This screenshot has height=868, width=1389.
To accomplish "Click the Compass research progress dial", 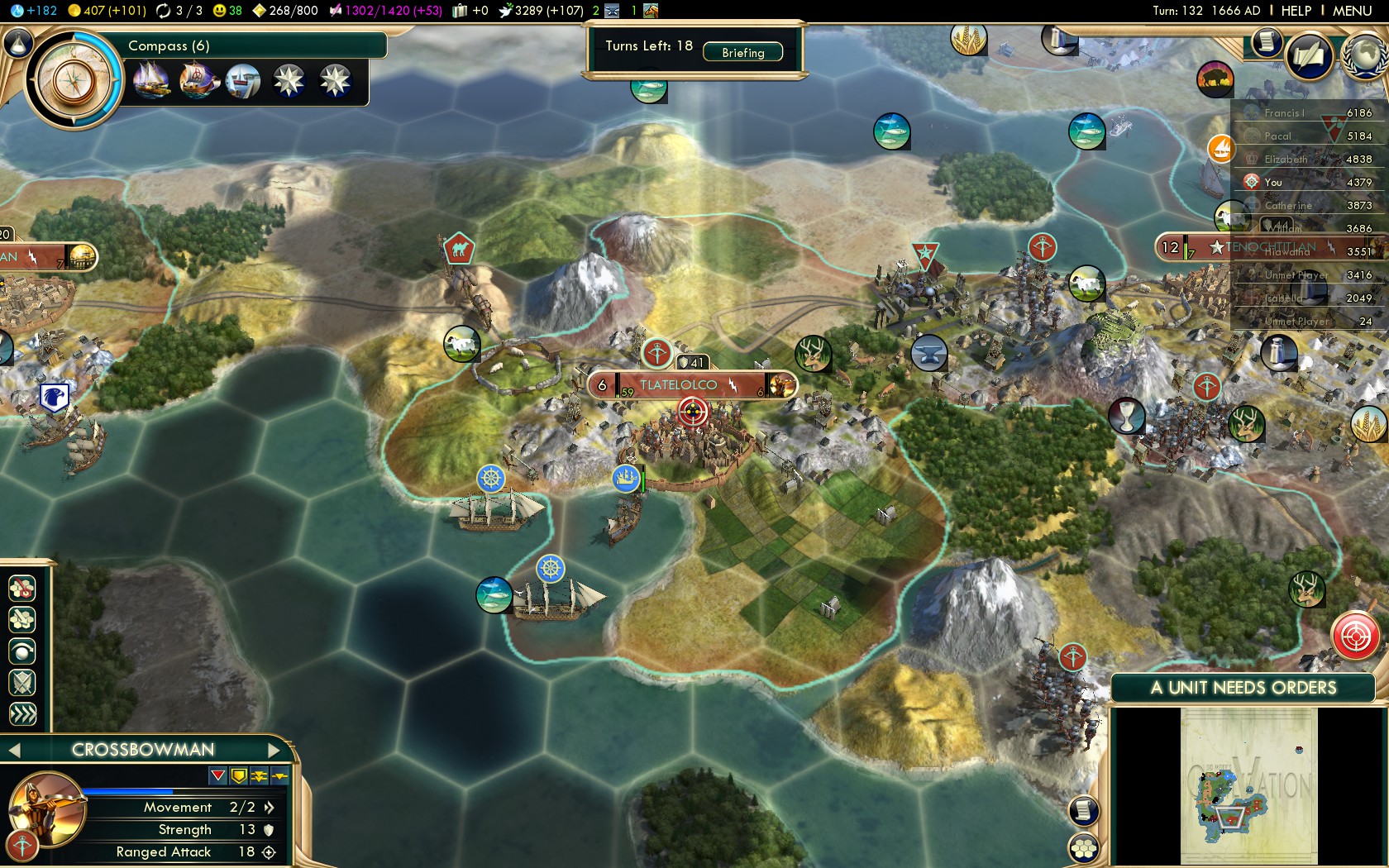I will tap(74, 80).
